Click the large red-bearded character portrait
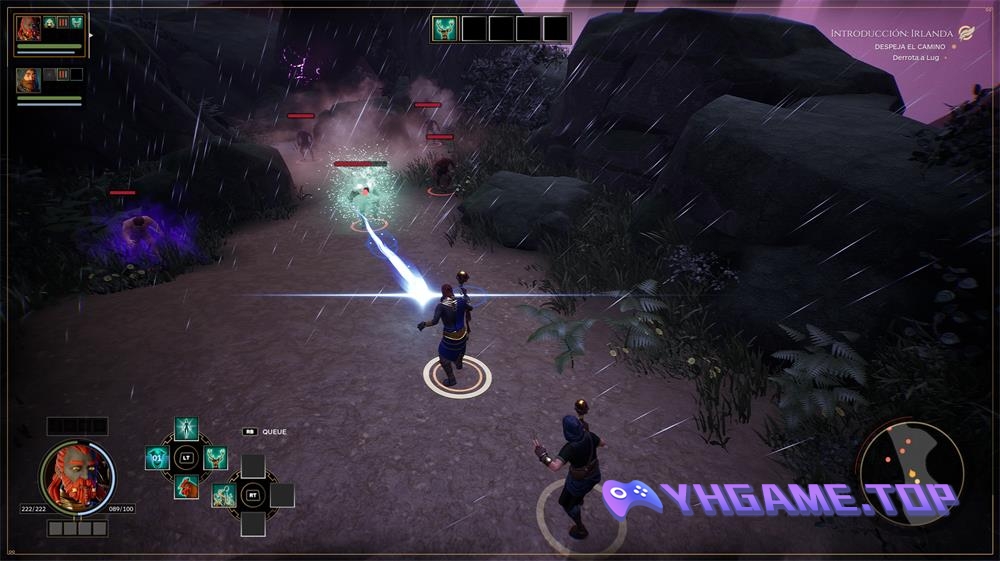The width and height of the screenshot is (1000, 561). pos(77,477)
